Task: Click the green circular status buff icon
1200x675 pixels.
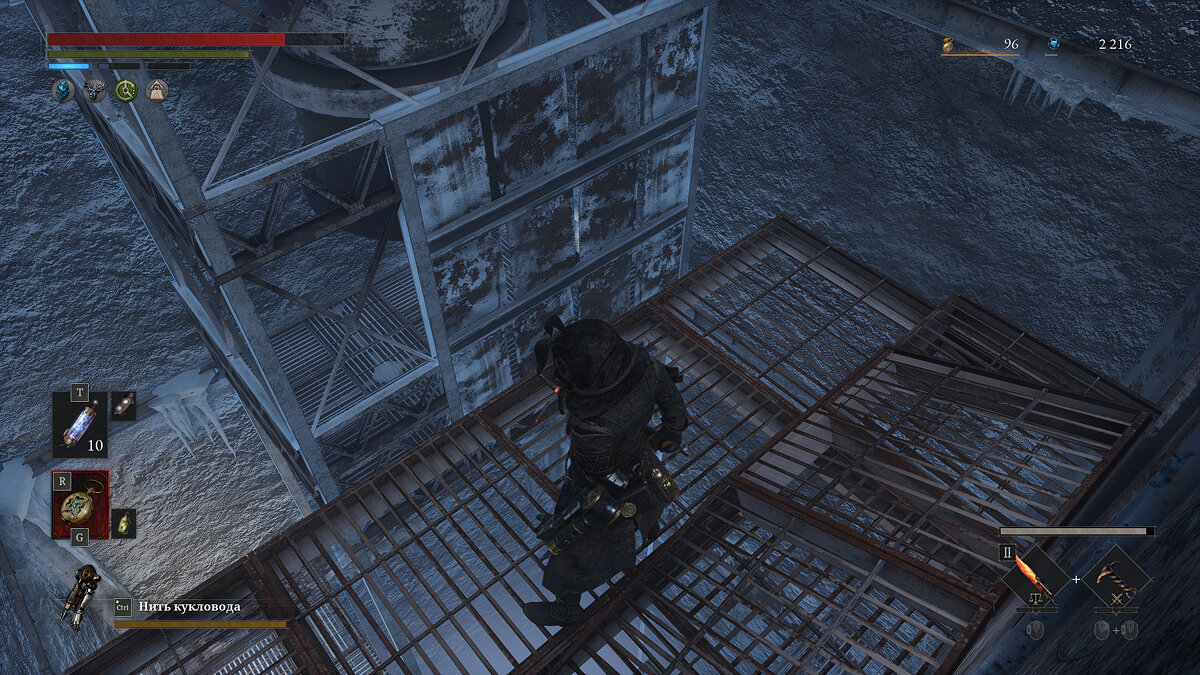Action: tap(126, 91)
